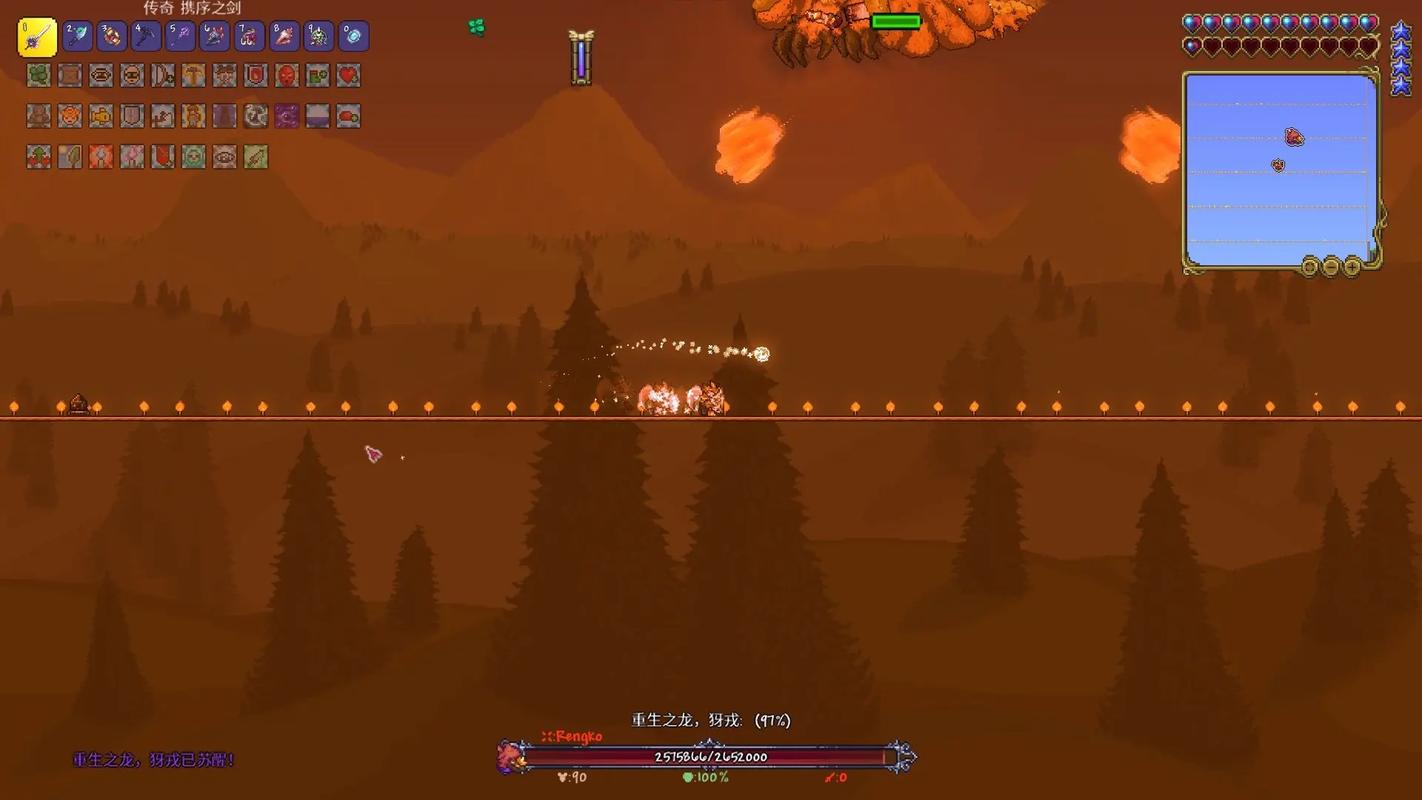Select the conch shell in slot 8
The height and width of the screenshot is (800, 1422).
(285, 37)
